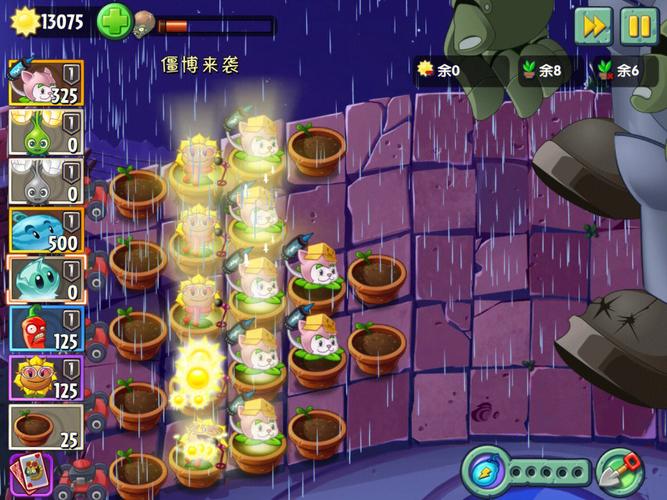Toggle the fast-forward speed button
Viewport: 667px width, 500px height.
(x=593, y=26)
